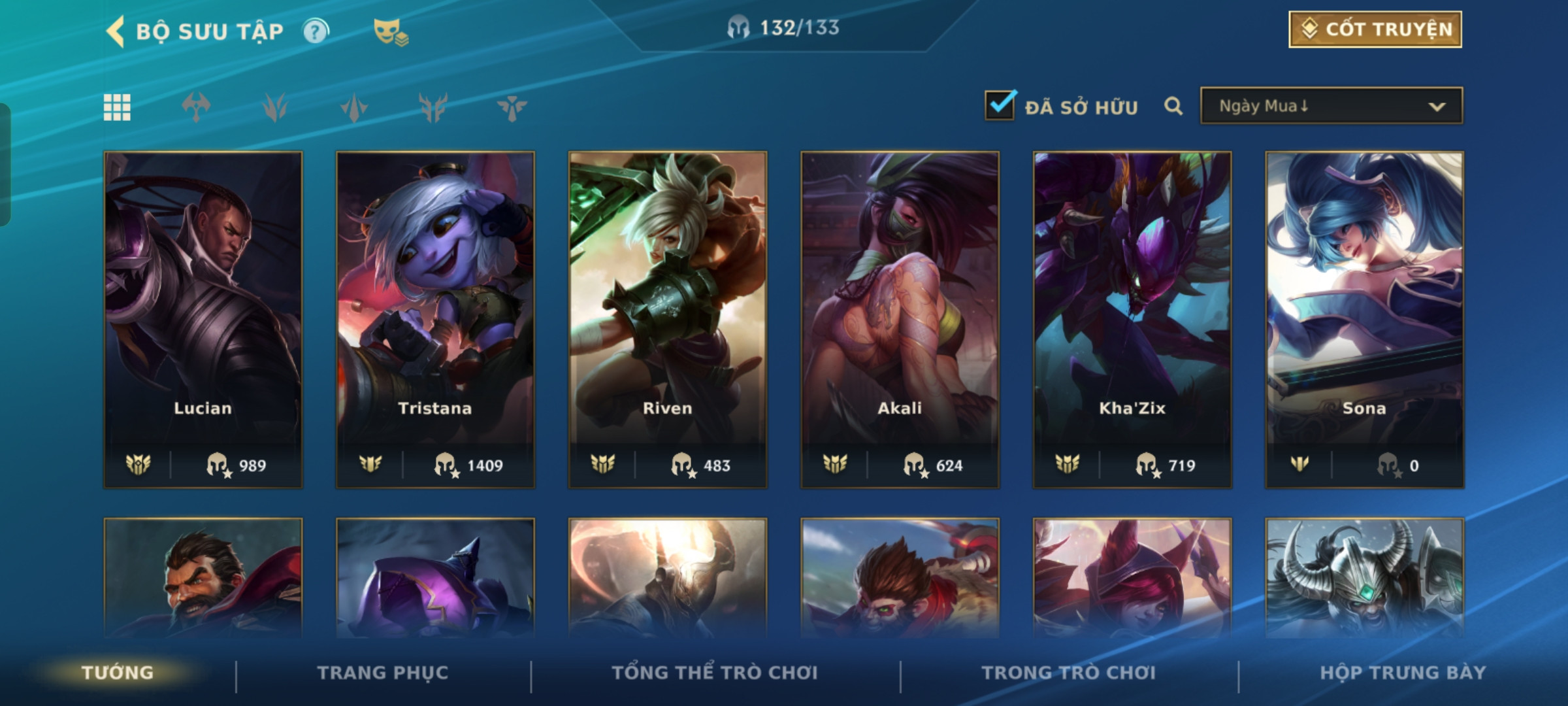
Task: Show the Trong Trò Chơi tab
Action: (1069, 673)
